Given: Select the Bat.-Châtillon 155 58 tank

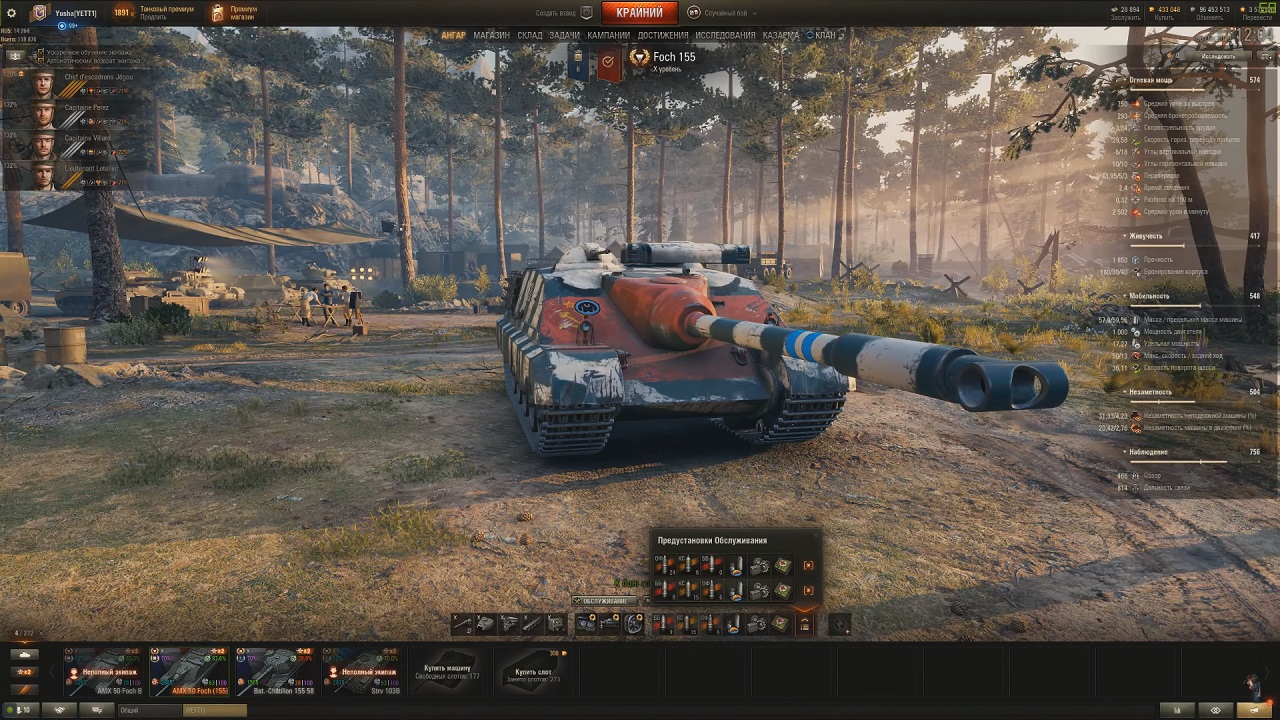Looking at the screenshot, I should [x=275, y=671].
